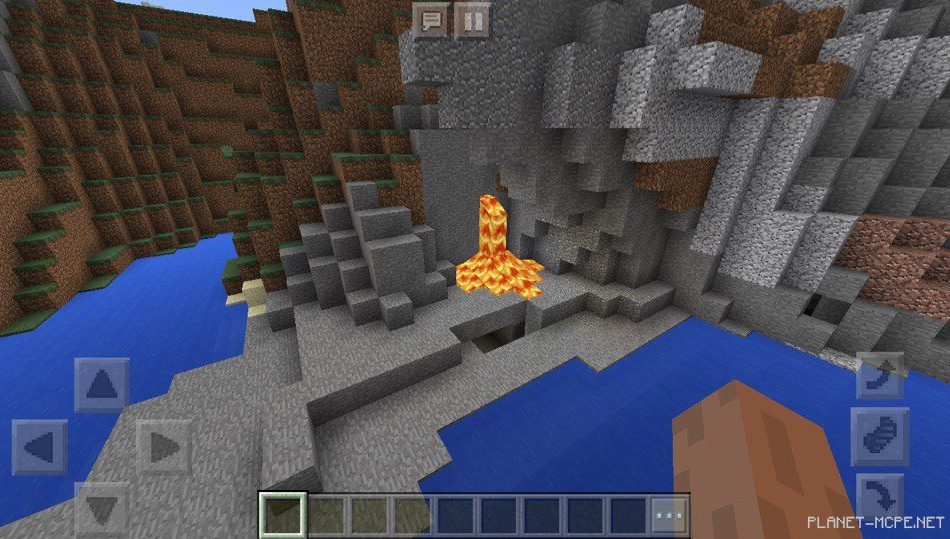950x539 pixels.
Task: Tap the move forward up arrow
Action: point(101,385)
